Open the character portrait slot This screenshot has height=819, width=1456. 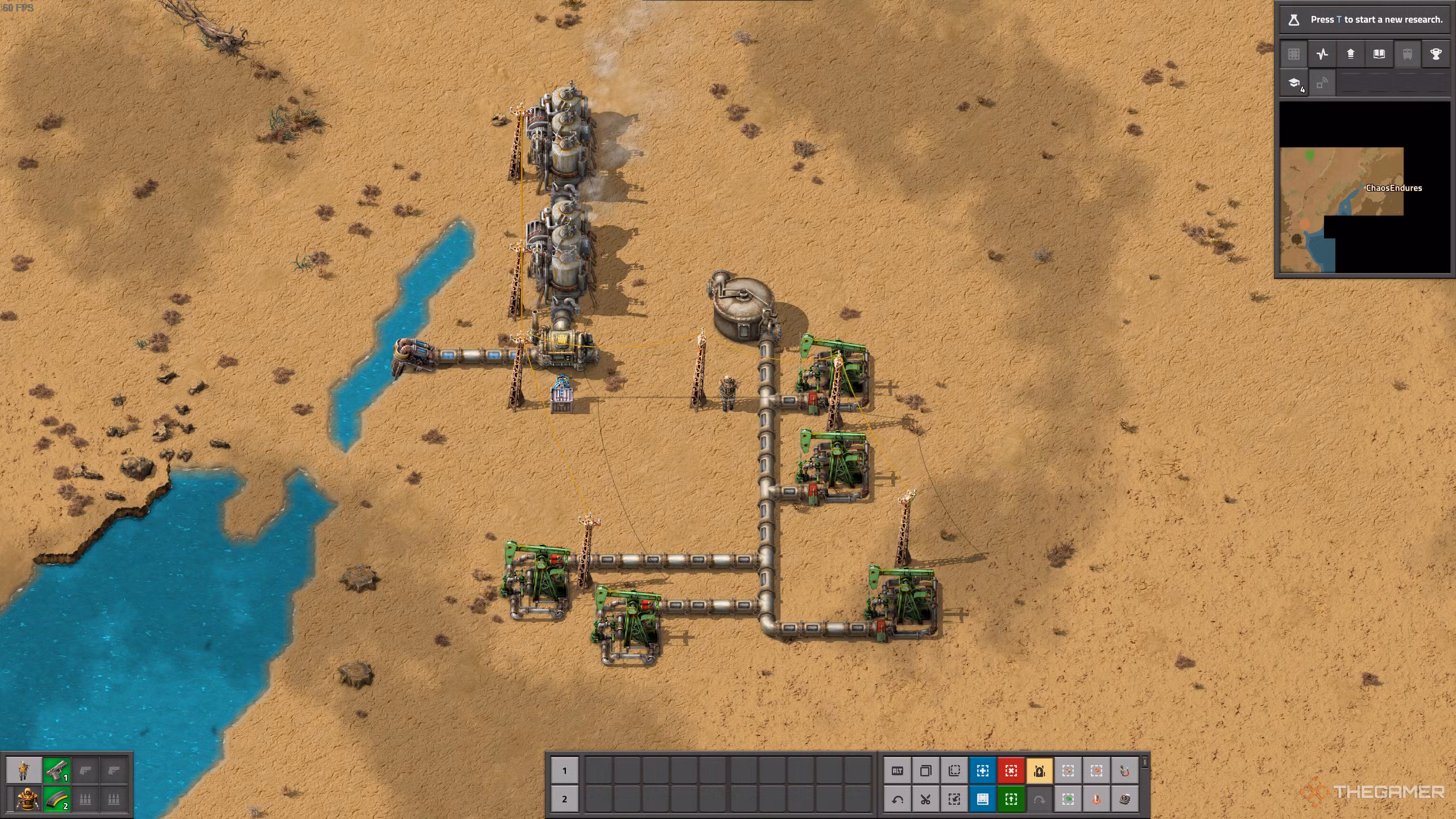point(24,771)
